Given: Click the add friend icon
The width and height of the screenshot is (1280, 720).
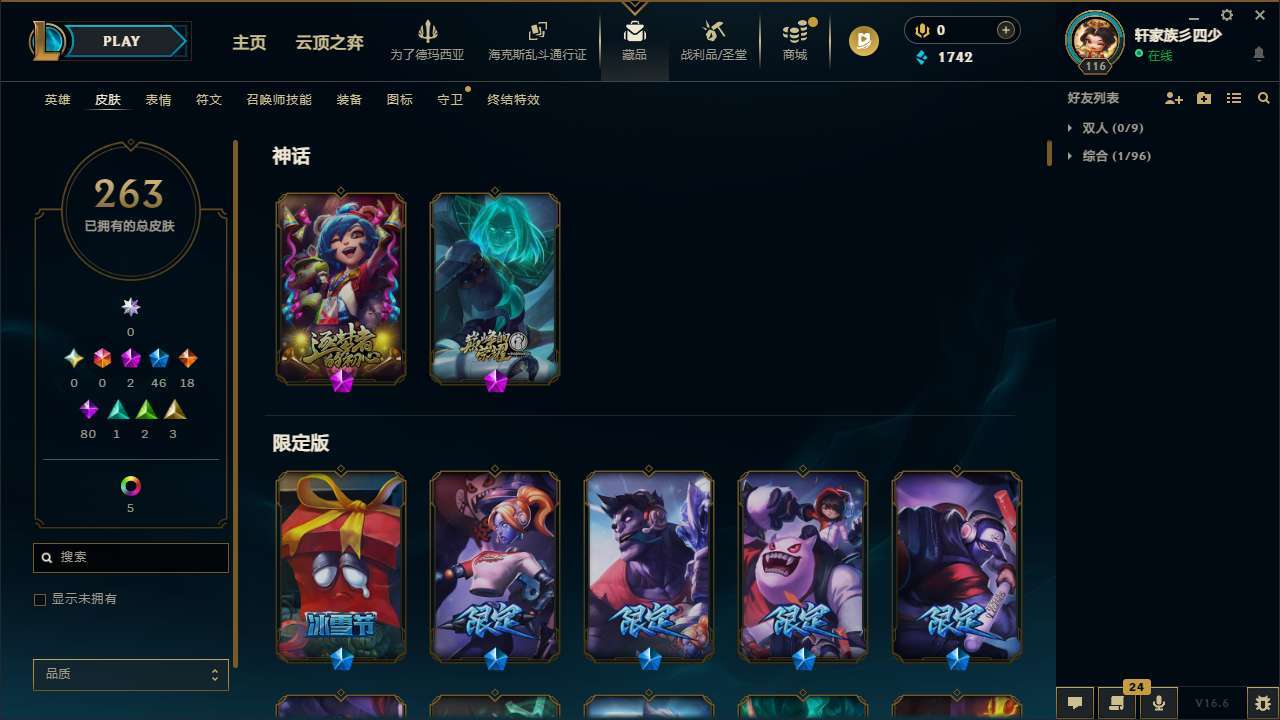Looking at the screenshot, I should pyautogui.click(x=1174, y=98).
